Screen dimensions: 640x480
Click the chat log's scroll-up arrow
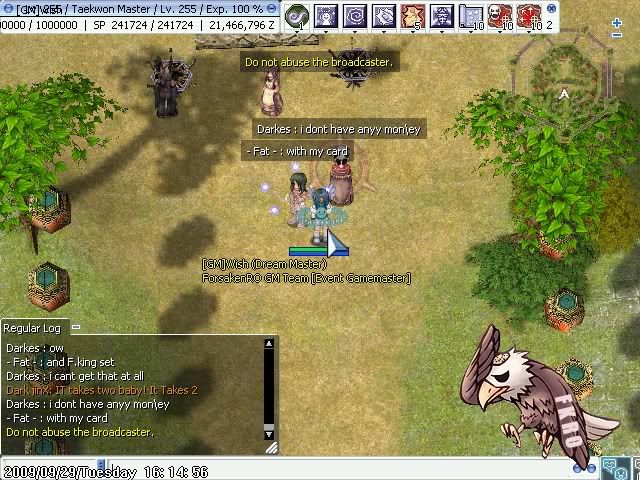pos(268,345)
